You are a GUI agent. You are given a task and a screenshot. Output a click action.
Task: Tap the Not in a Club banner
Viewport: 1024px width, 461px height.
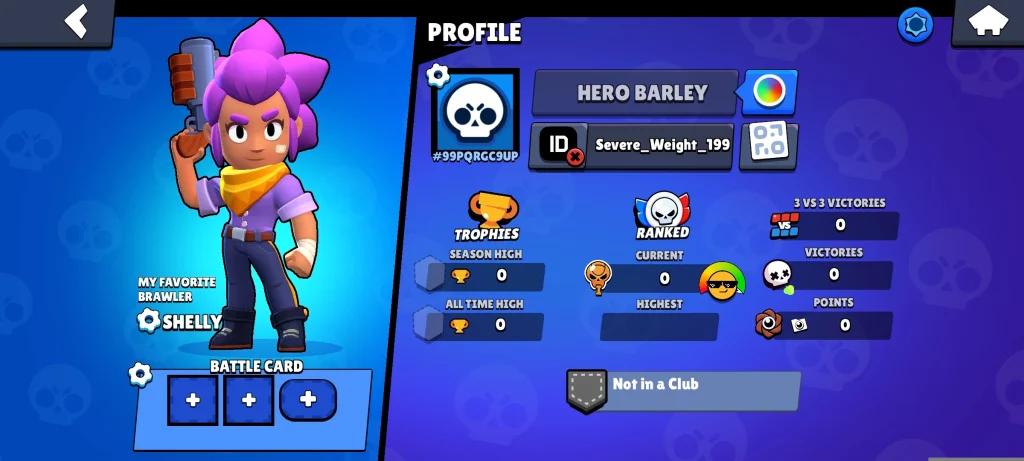[x=684, y=389]
